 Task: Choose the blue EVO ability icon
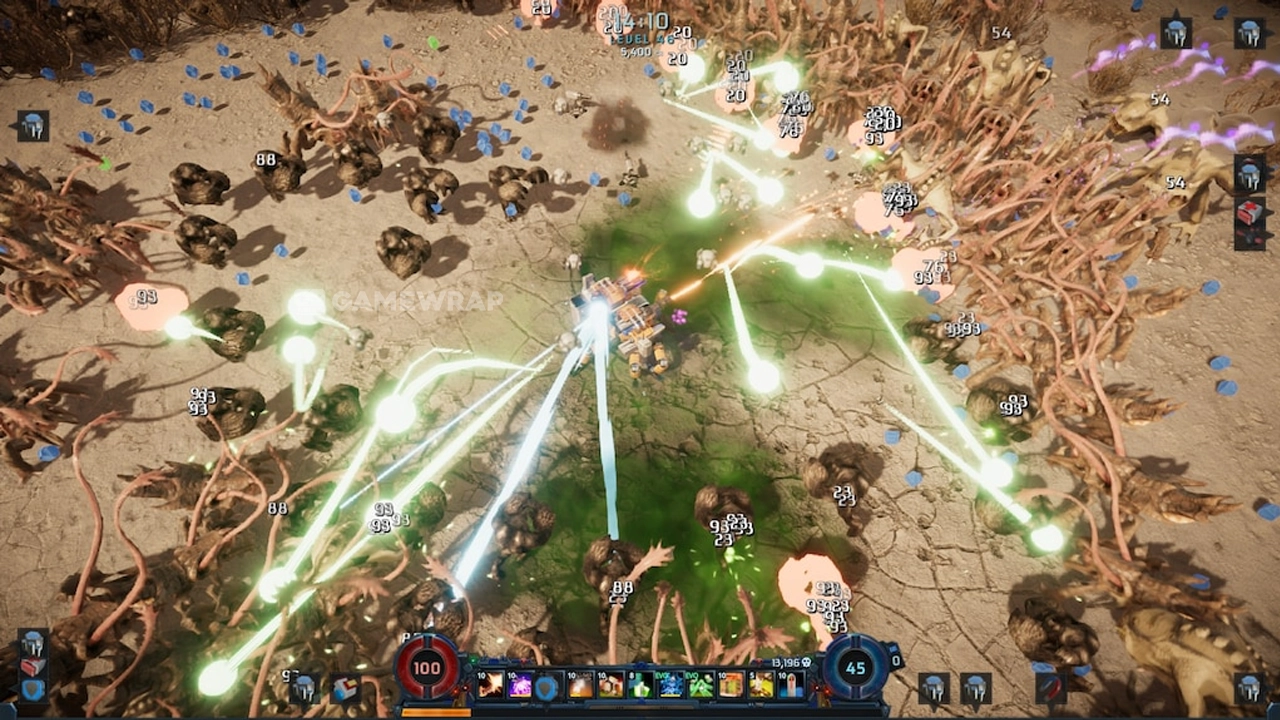671,685
